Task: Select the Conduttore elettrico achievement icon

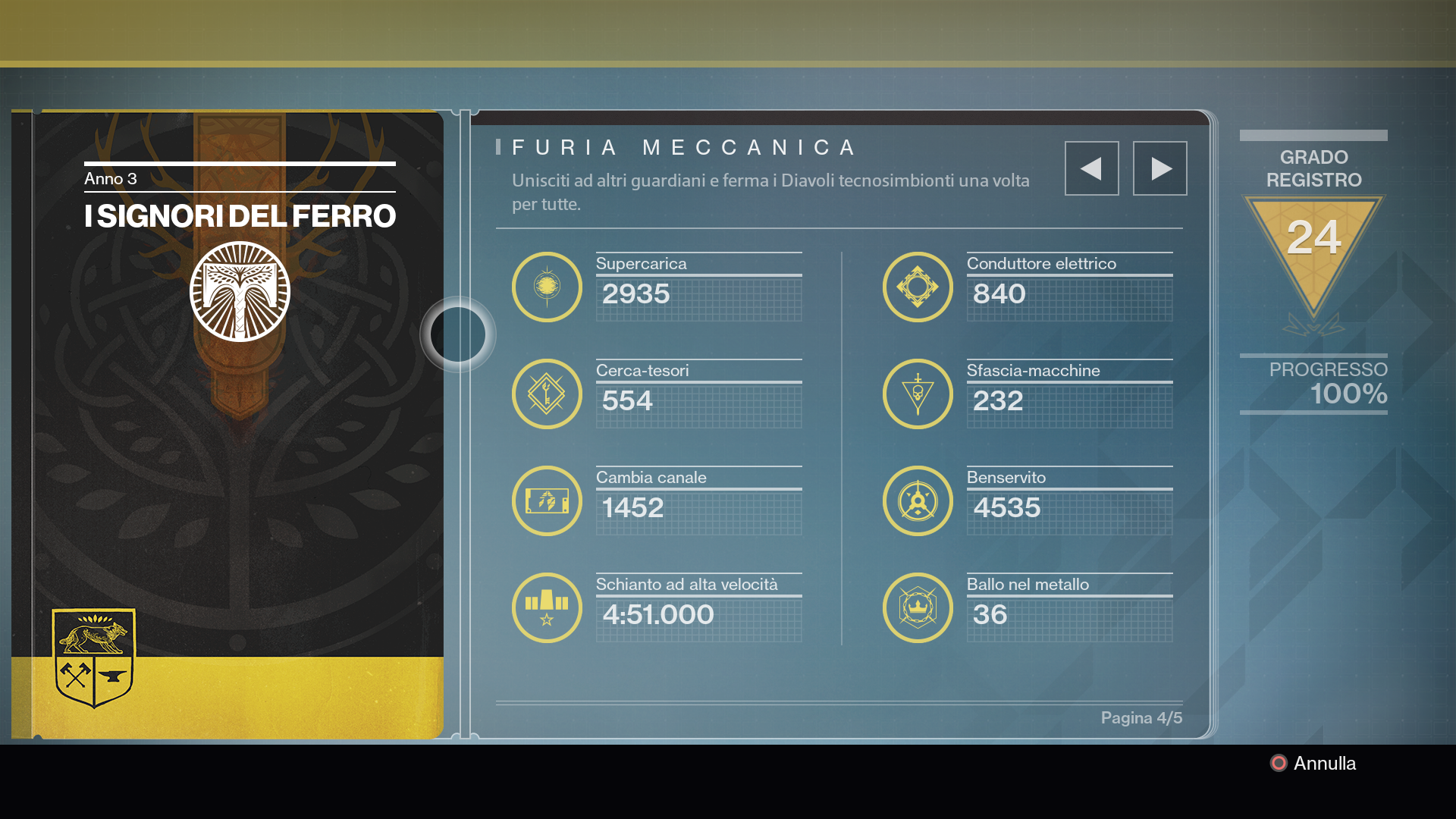Action: 918,287
